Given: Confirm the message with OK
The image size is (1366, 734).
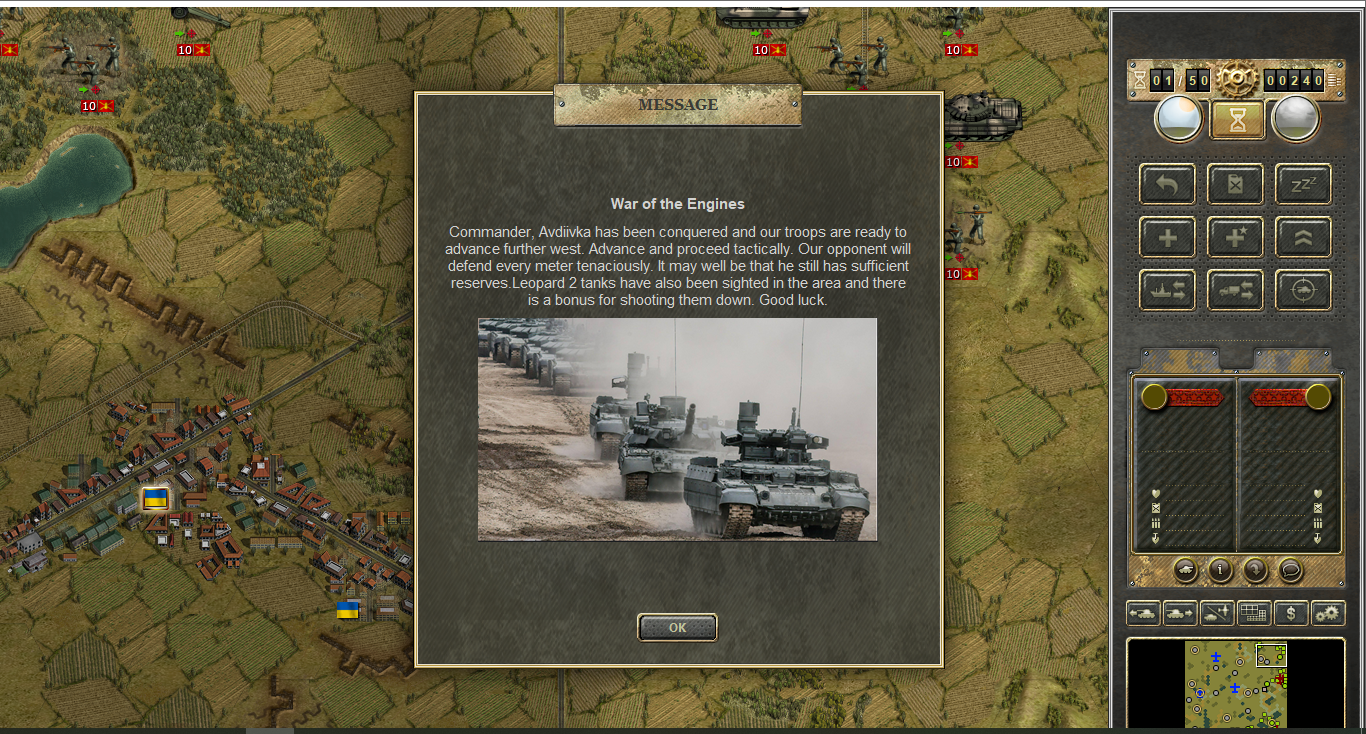Looking at the screenshot, I should coord(677,627).
